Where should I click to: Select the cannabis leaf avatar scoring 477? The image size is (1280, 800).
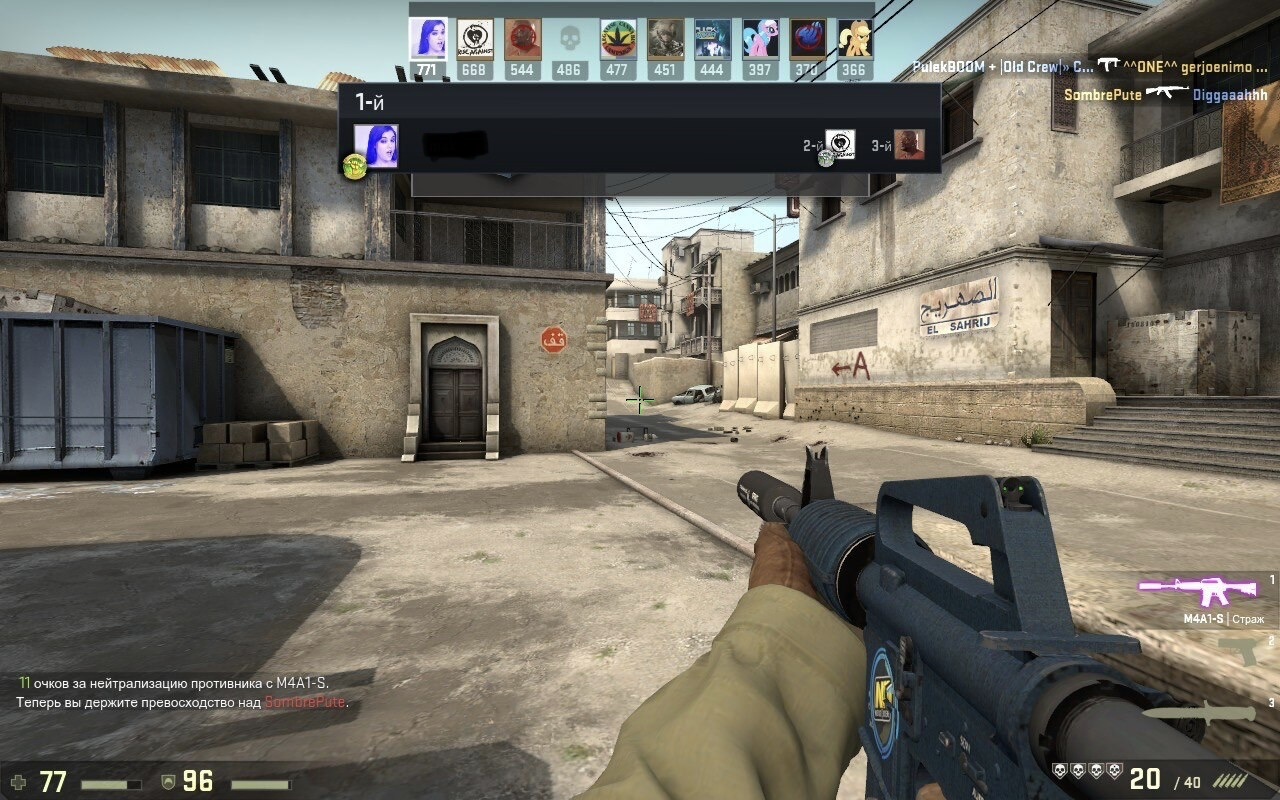point(617,39)
